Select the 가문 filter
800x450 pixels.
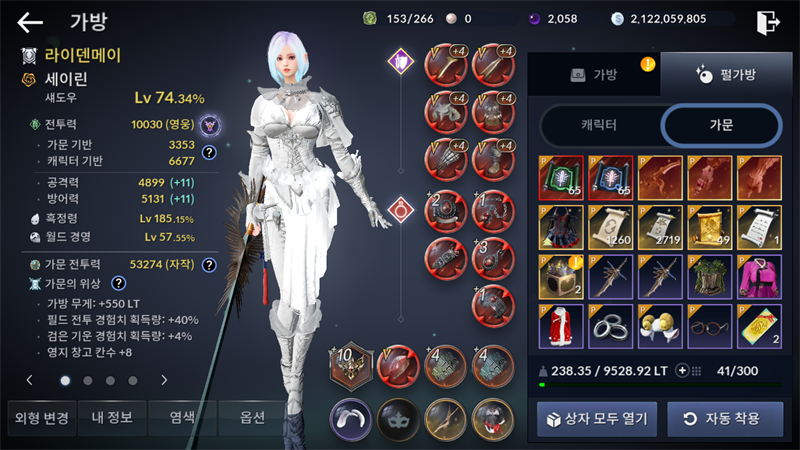click(x=720, y=125)
